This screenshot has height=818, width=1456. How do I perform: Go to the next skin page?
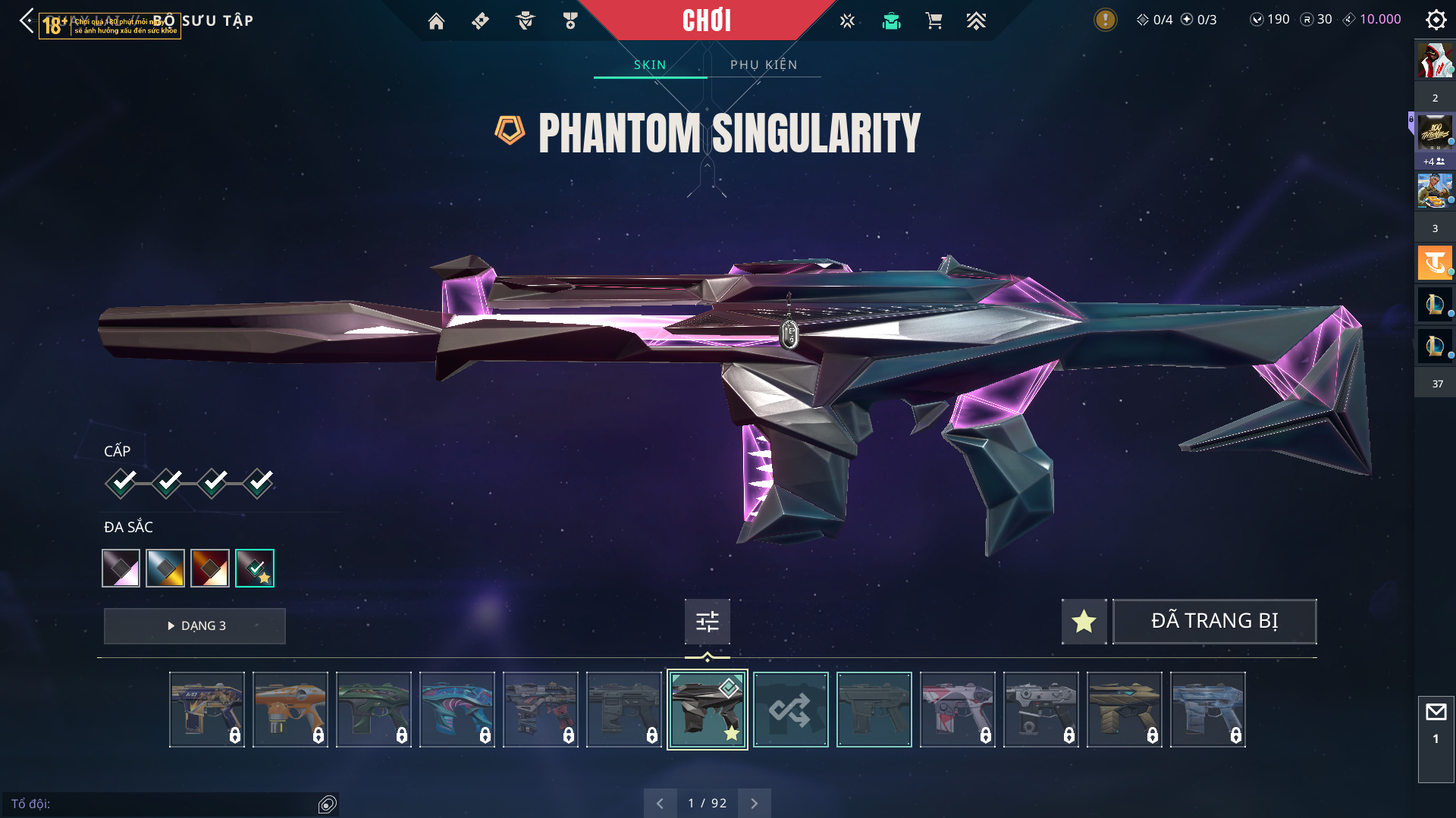pos(754,804)
